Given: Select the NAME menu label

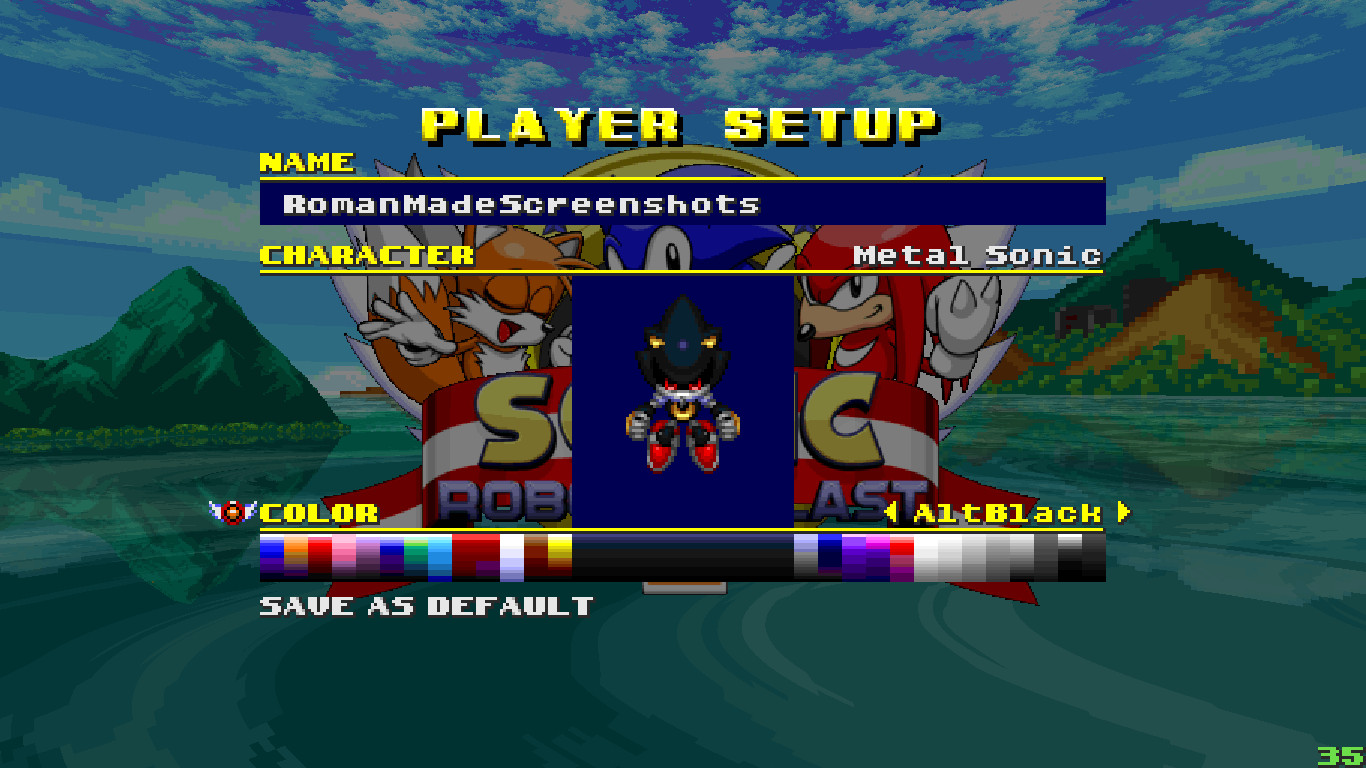Looking at the screenshot, I should coord(305,163).
